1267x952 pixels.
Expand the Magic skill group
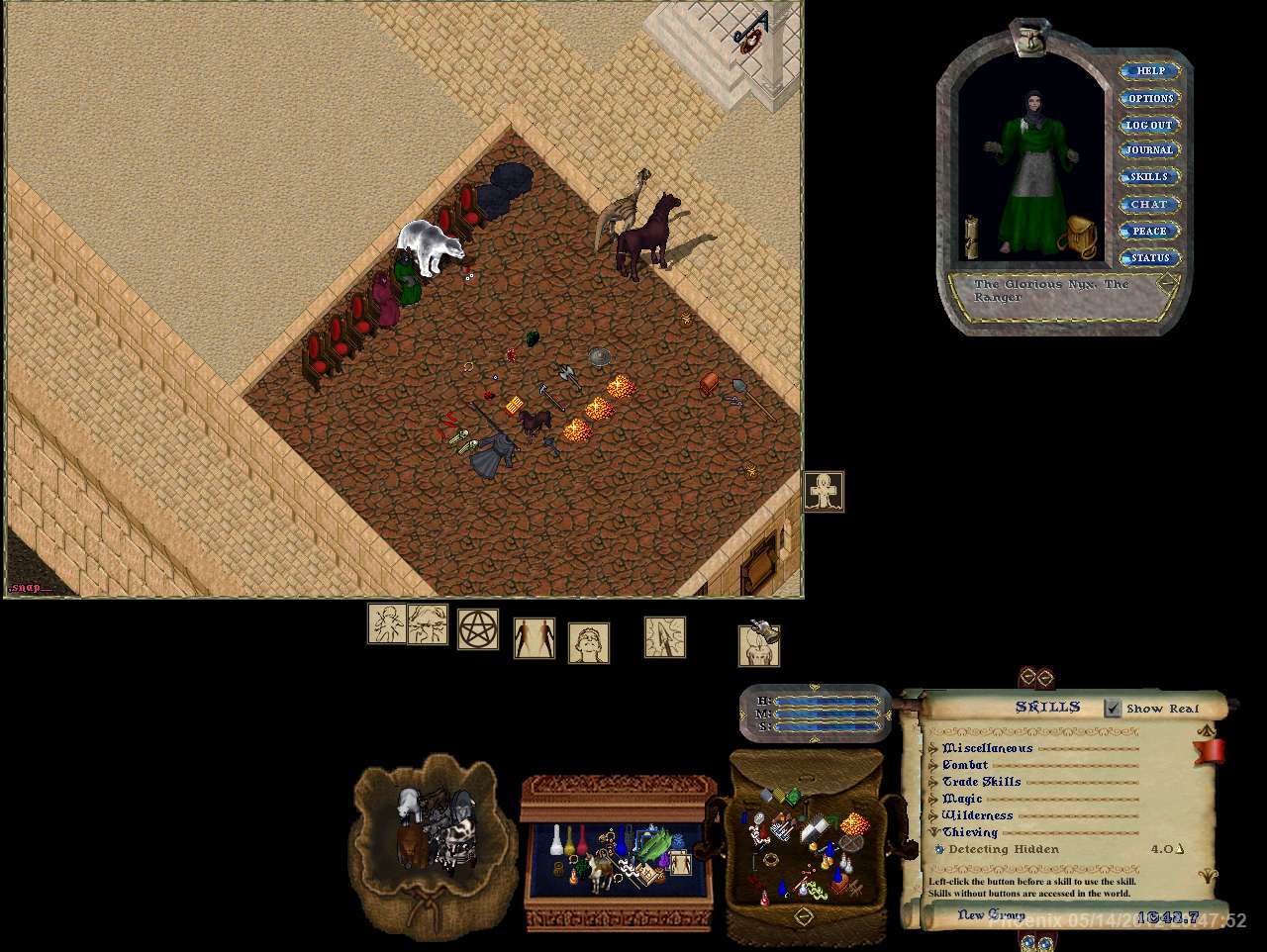(933, 799)
